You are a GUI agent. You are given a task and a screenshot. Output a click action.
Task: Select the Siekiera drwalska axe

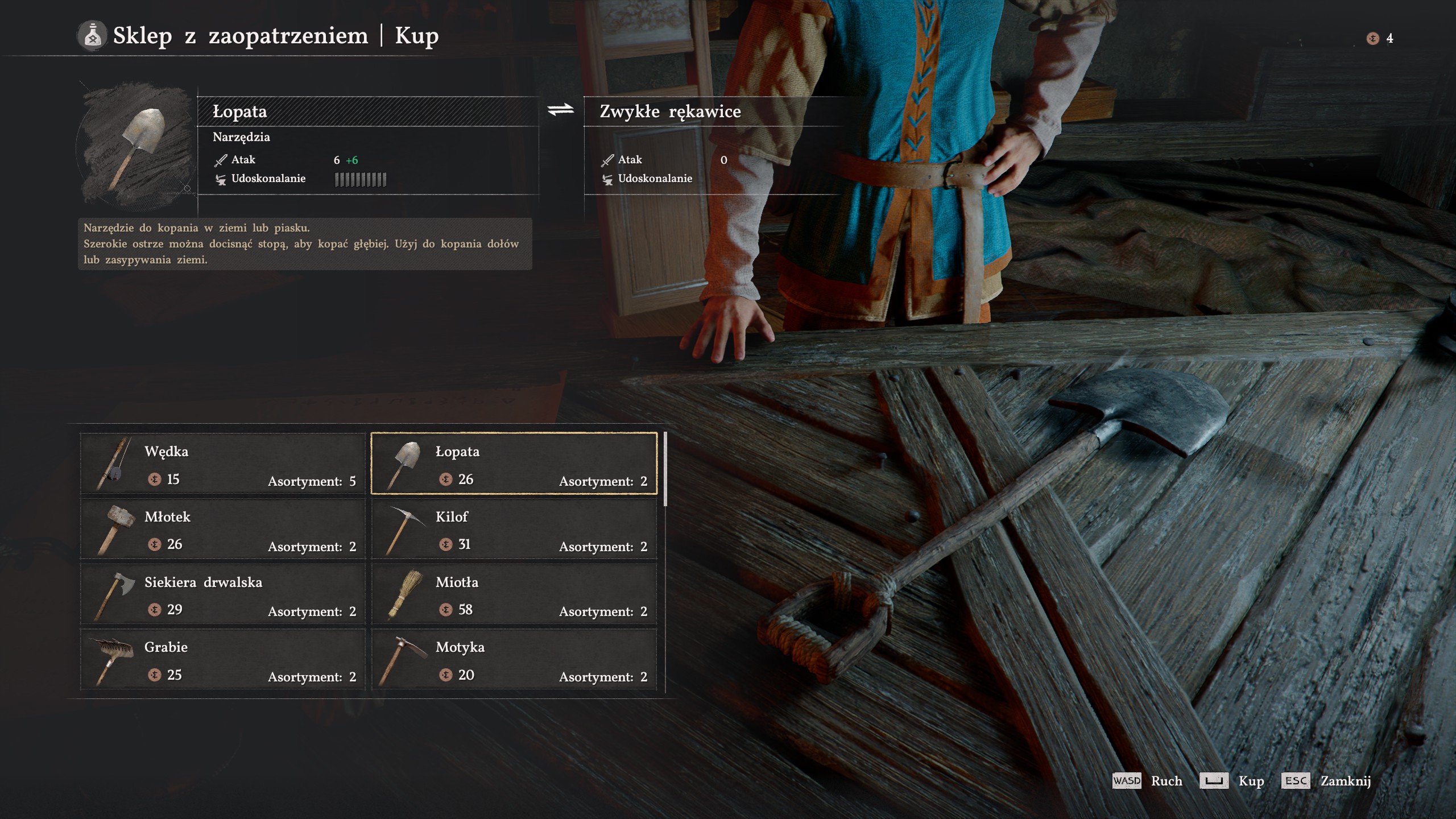[x=223, y=594]
